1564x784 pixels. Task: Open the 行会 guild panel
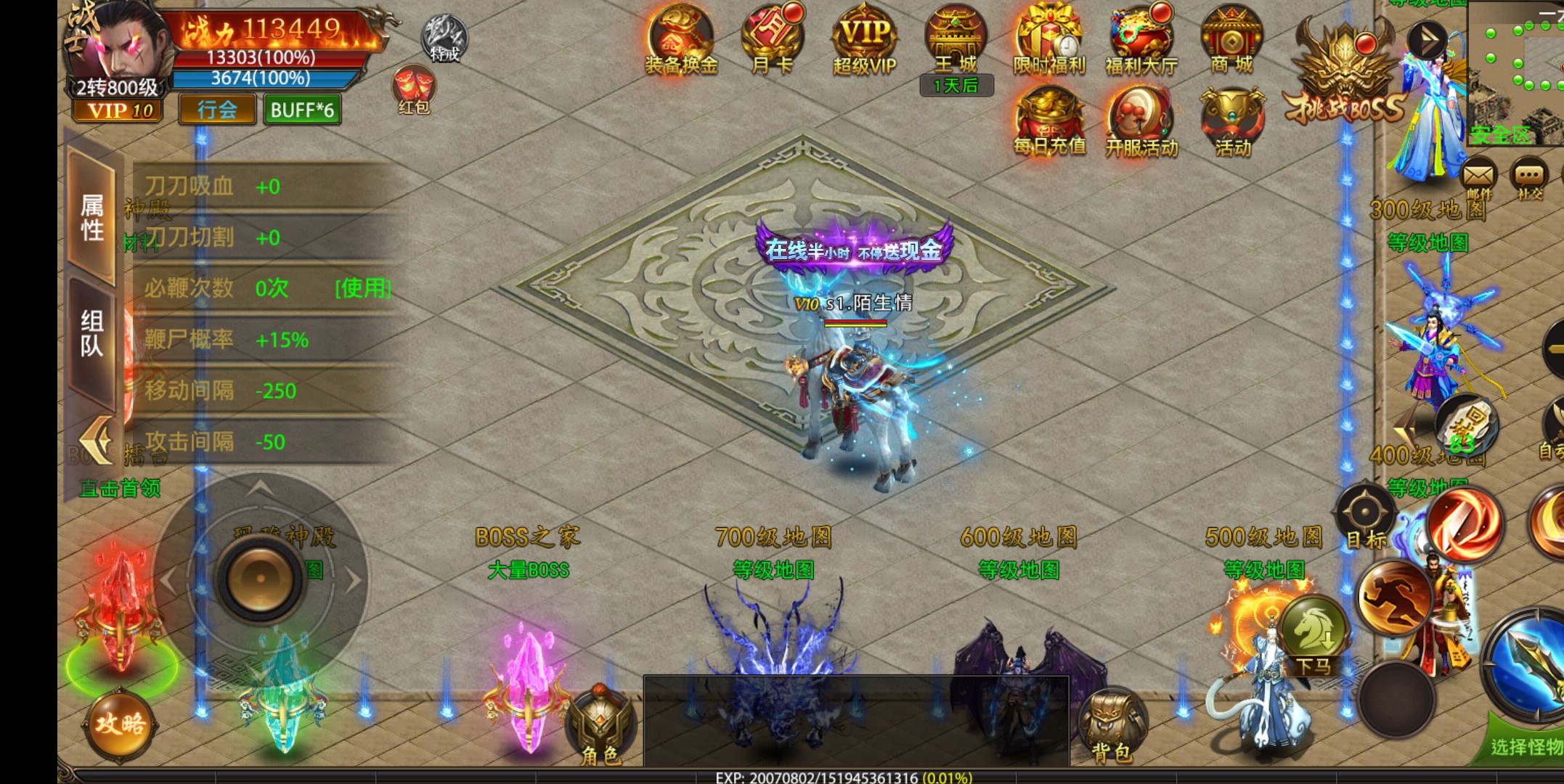tap(217, 110)
